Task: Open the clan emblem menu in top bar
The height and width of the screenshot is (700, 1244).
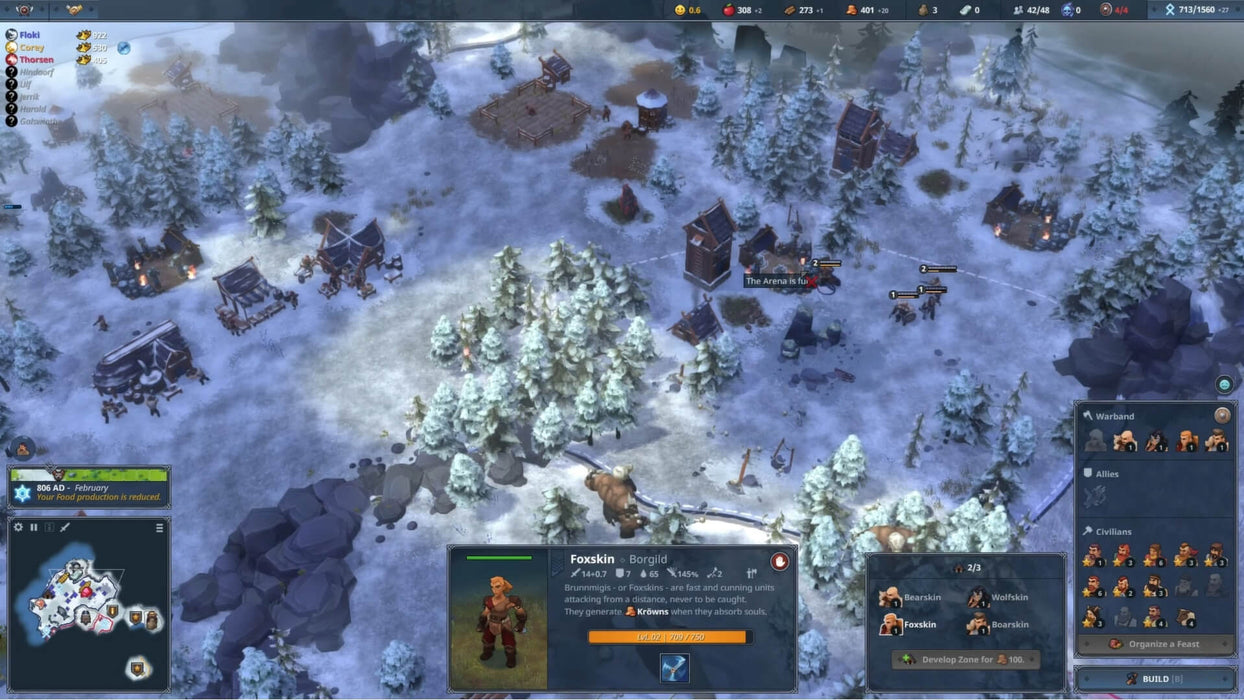Action: click(x=24, y=10)
